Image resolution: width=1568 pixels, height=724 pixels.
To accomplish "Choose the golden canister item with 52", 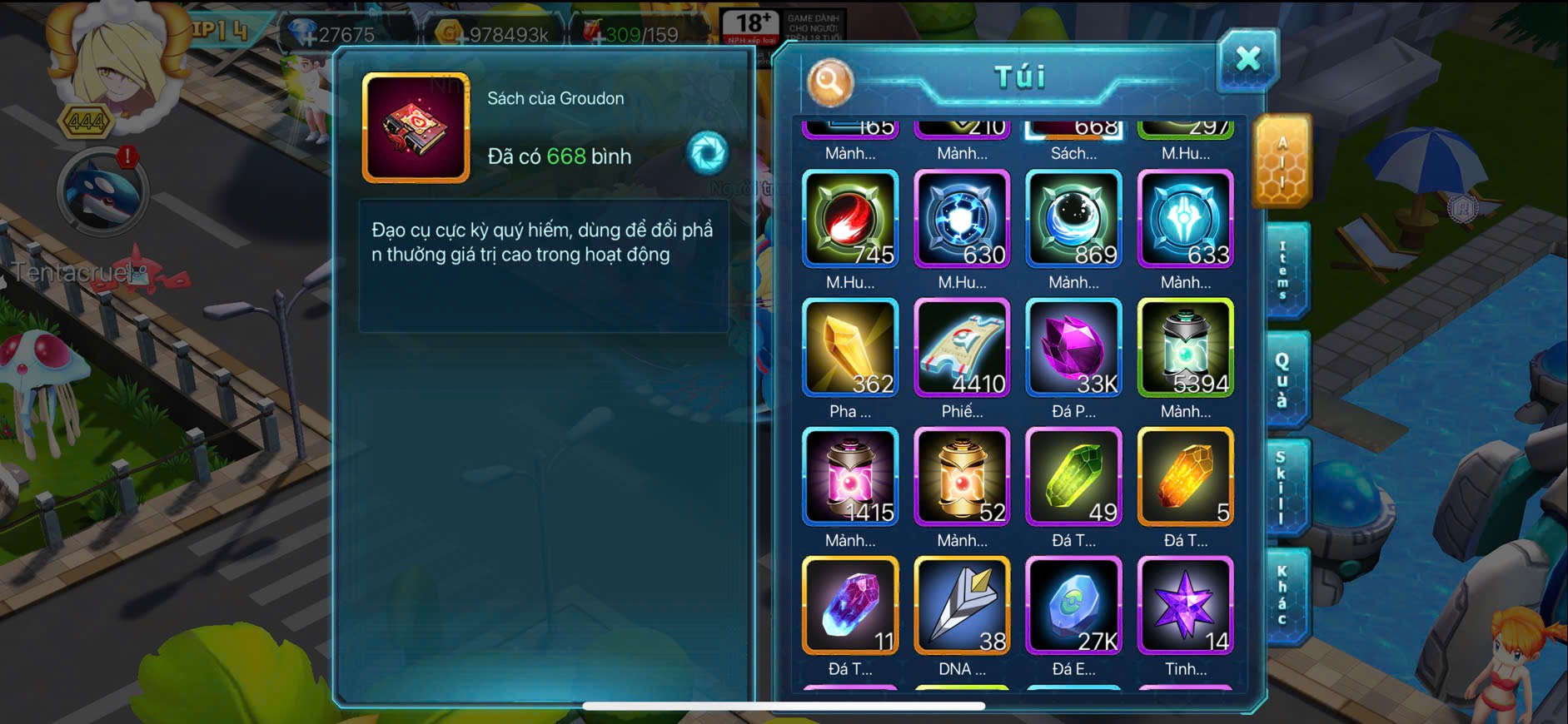I will pos(962,476).
